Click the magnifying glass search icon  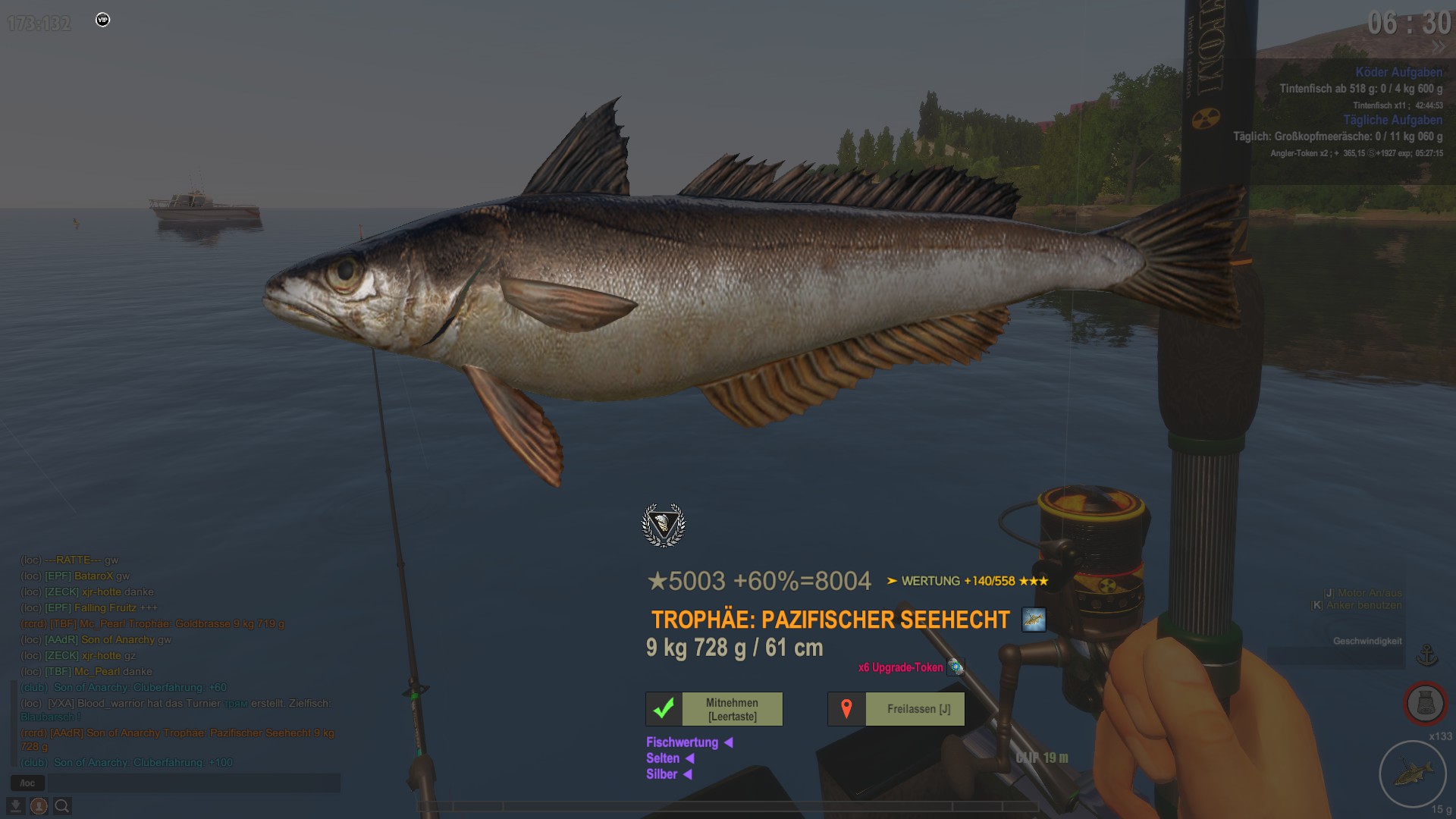coord(62,805)
